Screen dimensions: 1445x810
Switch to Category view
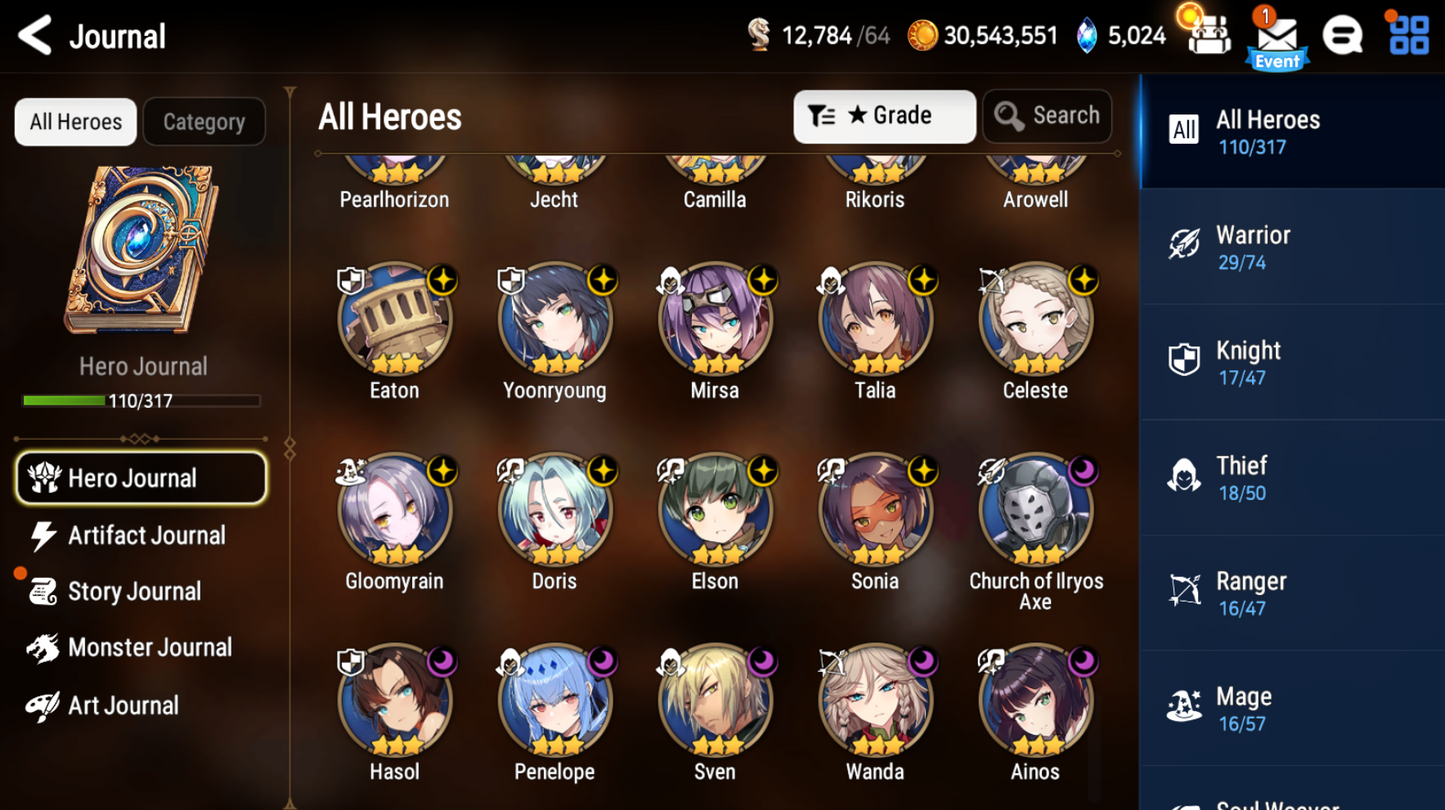click(204, 121)
